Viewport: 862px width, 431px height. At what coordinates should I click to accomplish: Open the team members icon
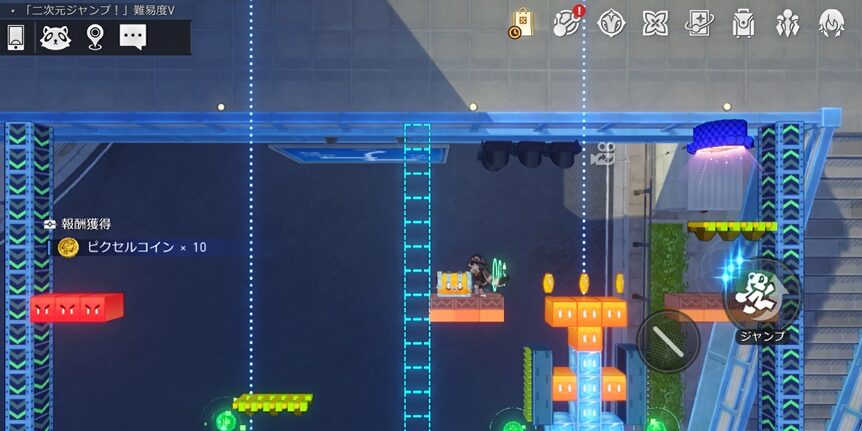pos(787,23)
